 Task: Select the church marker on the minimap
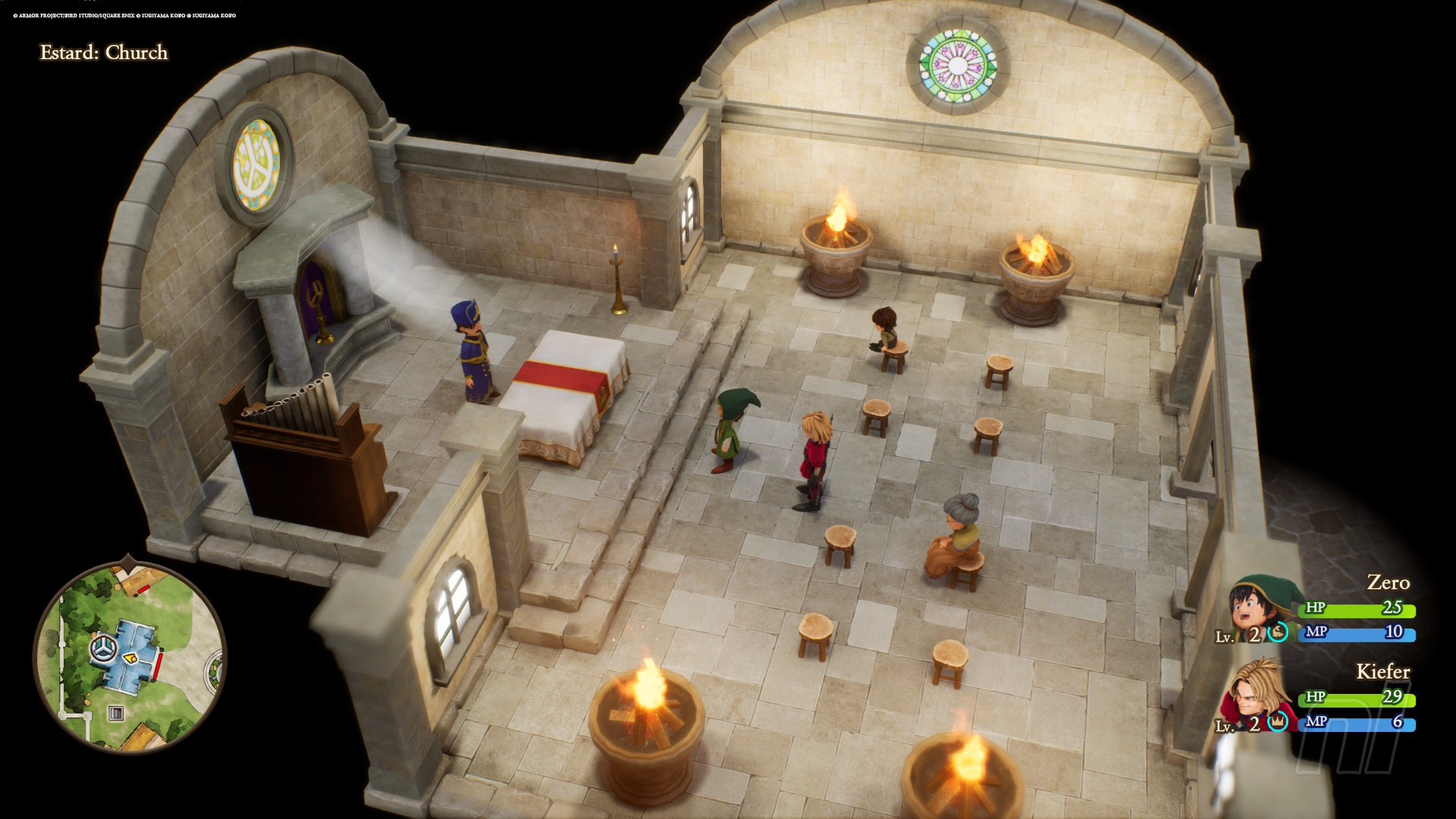click(102, 648)
